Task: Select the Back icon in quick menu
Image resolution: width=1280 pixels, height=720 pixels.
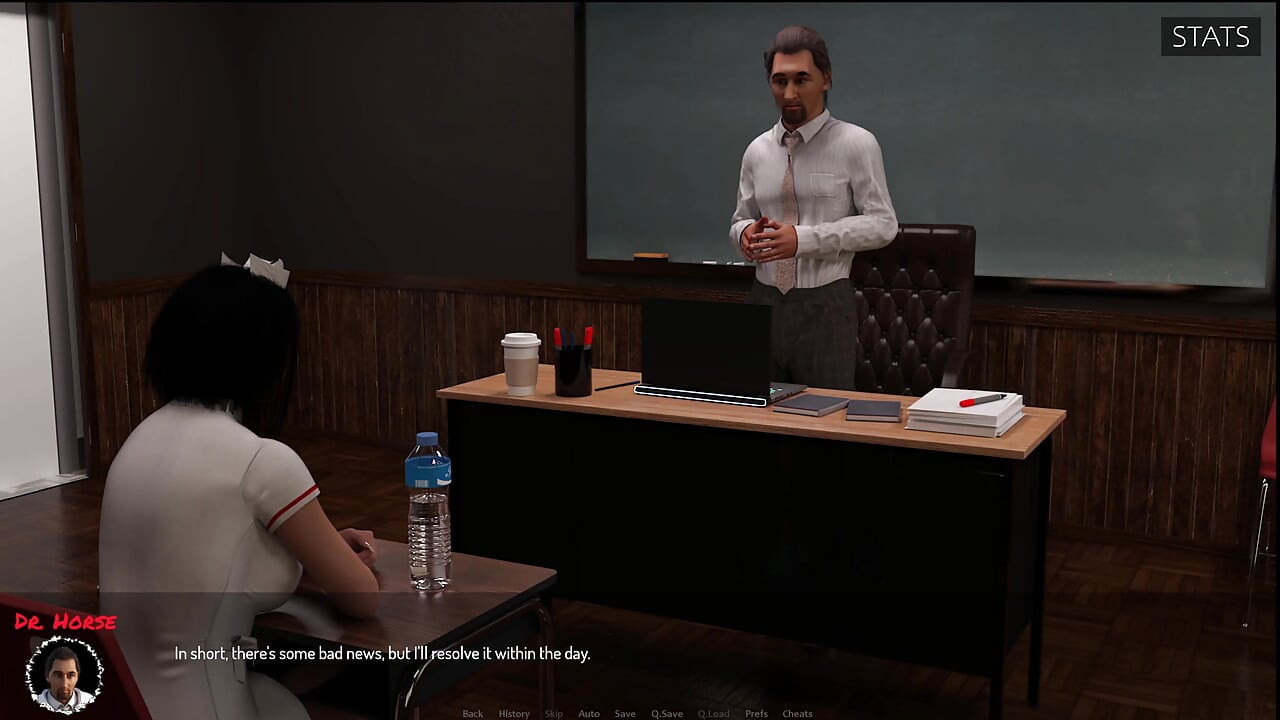Action: click(472, 713)
